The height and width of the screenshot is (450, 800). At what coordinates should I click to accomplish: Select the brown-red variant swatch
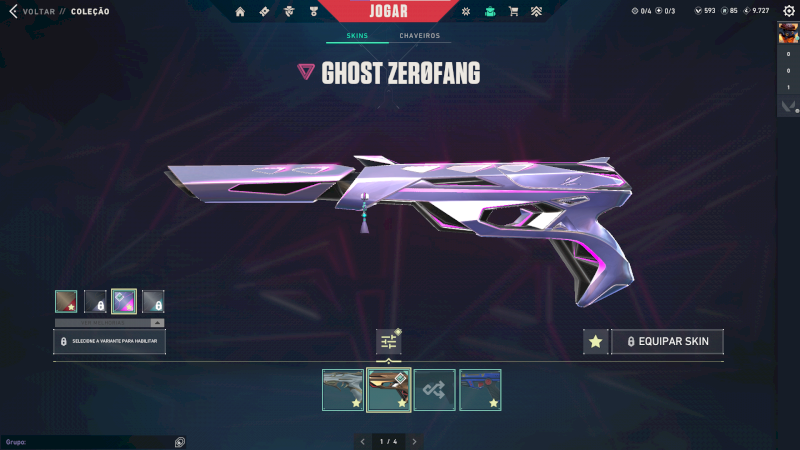click(66, 301)
